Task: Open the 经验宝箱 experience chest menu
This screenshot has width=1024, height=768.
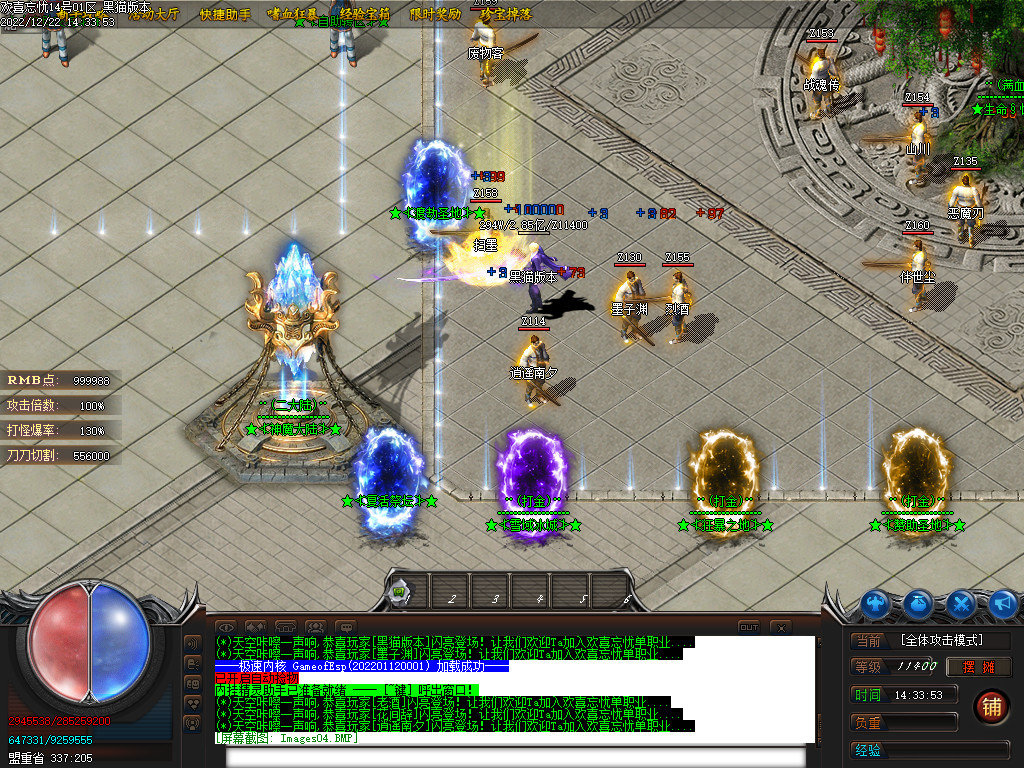Action: click(365, 14)
